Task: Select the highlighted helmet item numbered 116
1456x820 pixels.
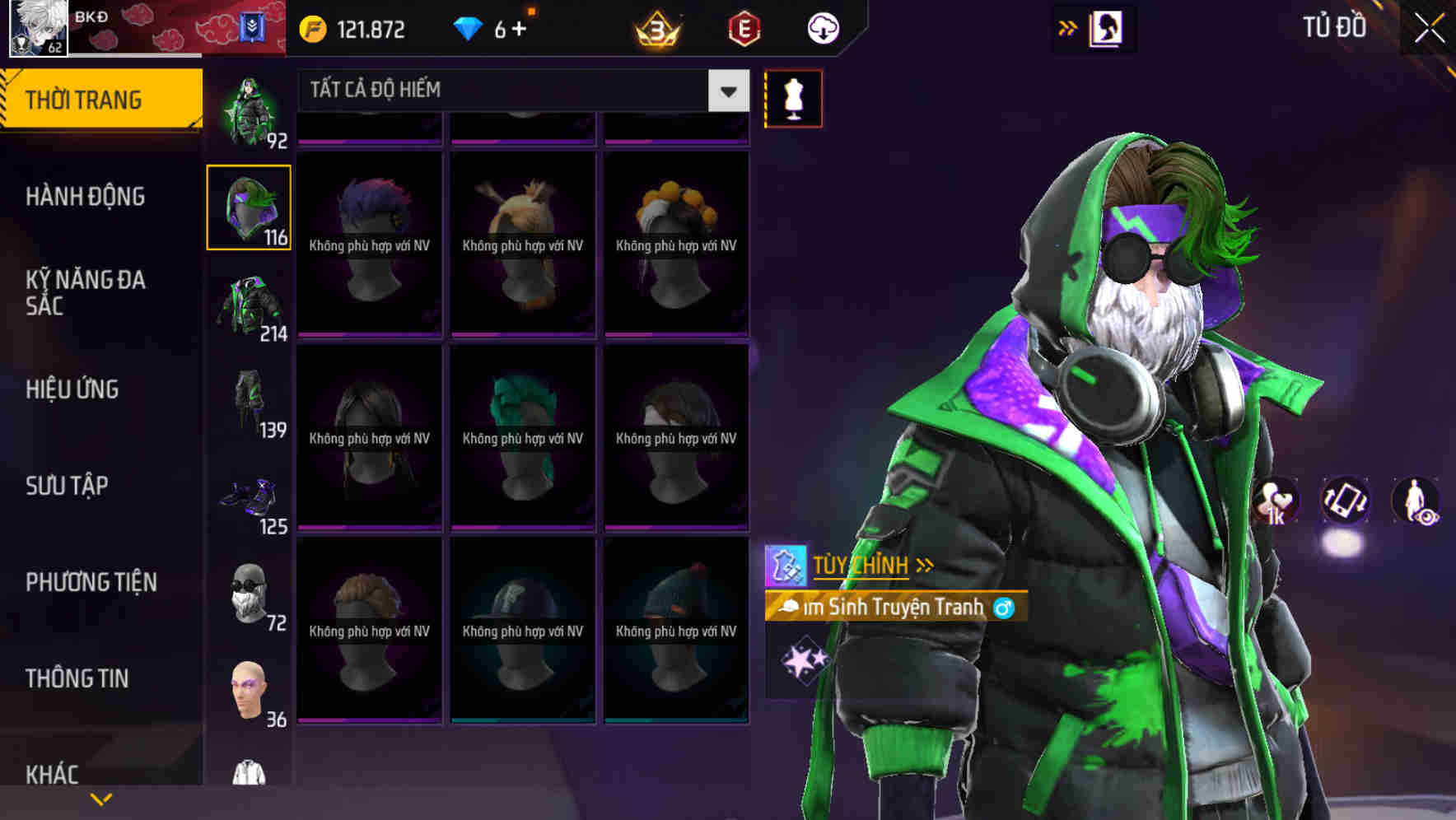Action: point(249,206)
